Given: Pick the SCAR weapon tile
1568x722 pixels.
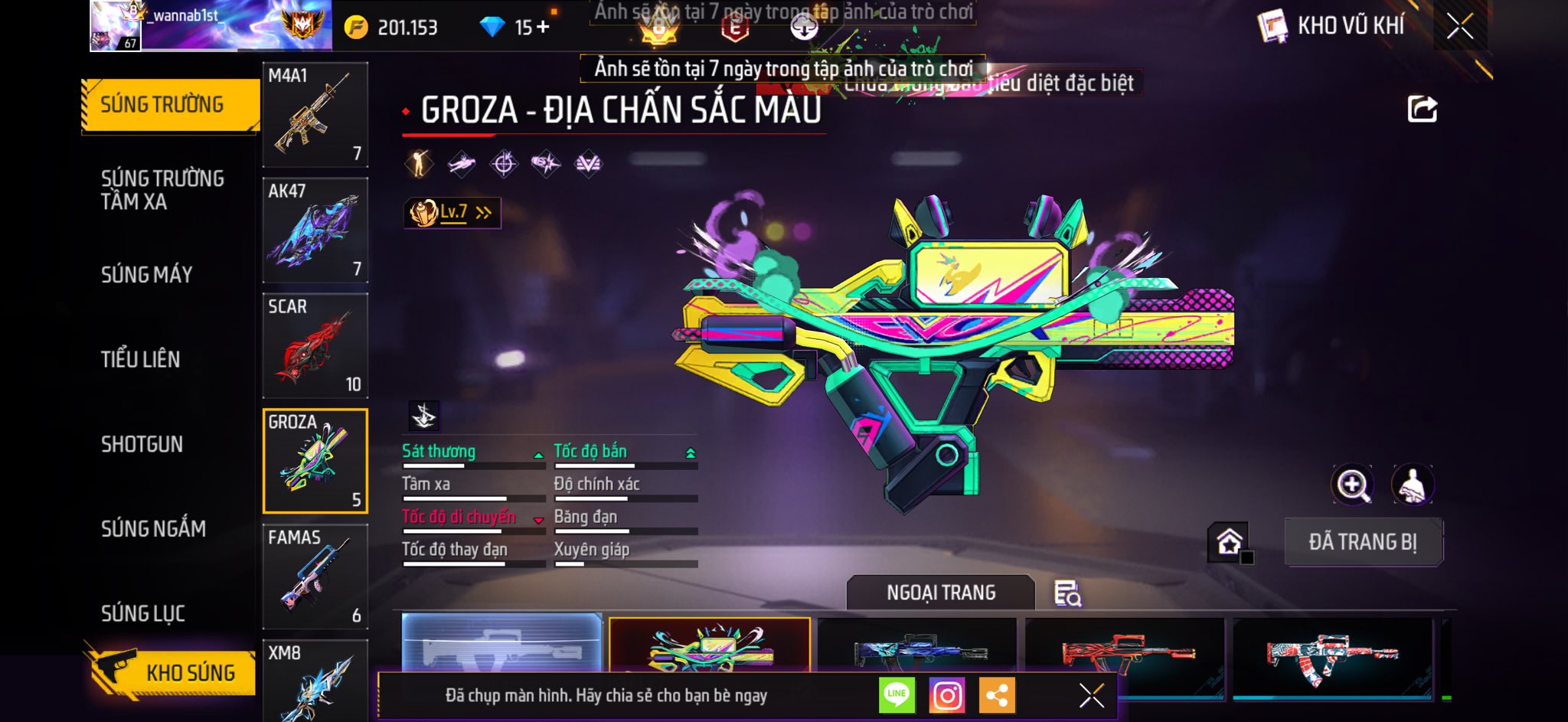Looking at the screenshot, I should coord(315,345).
